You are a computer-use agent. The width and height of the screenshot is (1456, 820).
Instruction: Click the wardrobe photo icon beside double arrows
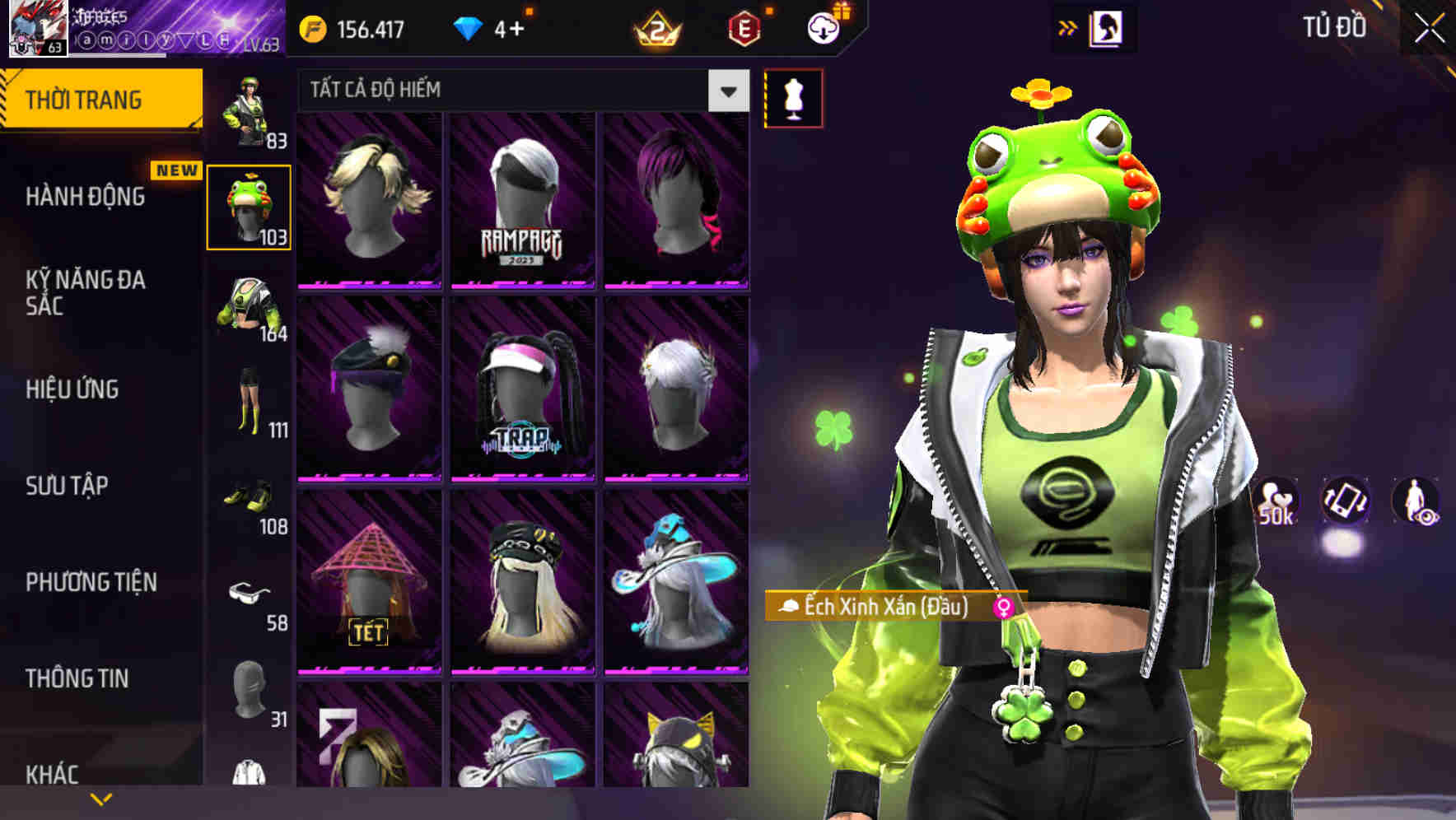1108,27
